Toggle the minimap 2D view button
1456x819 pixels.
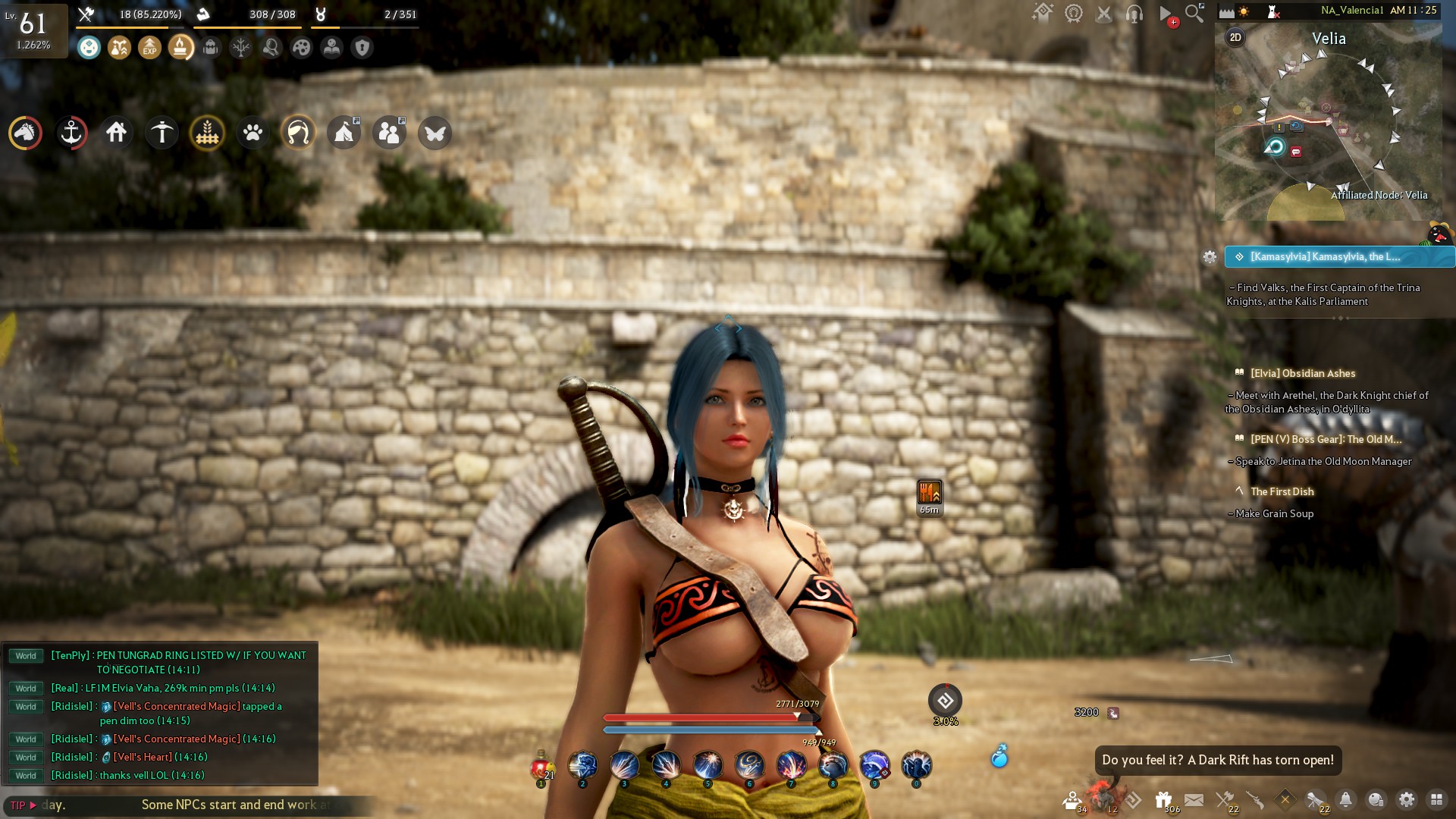(x=1235, y=37)
